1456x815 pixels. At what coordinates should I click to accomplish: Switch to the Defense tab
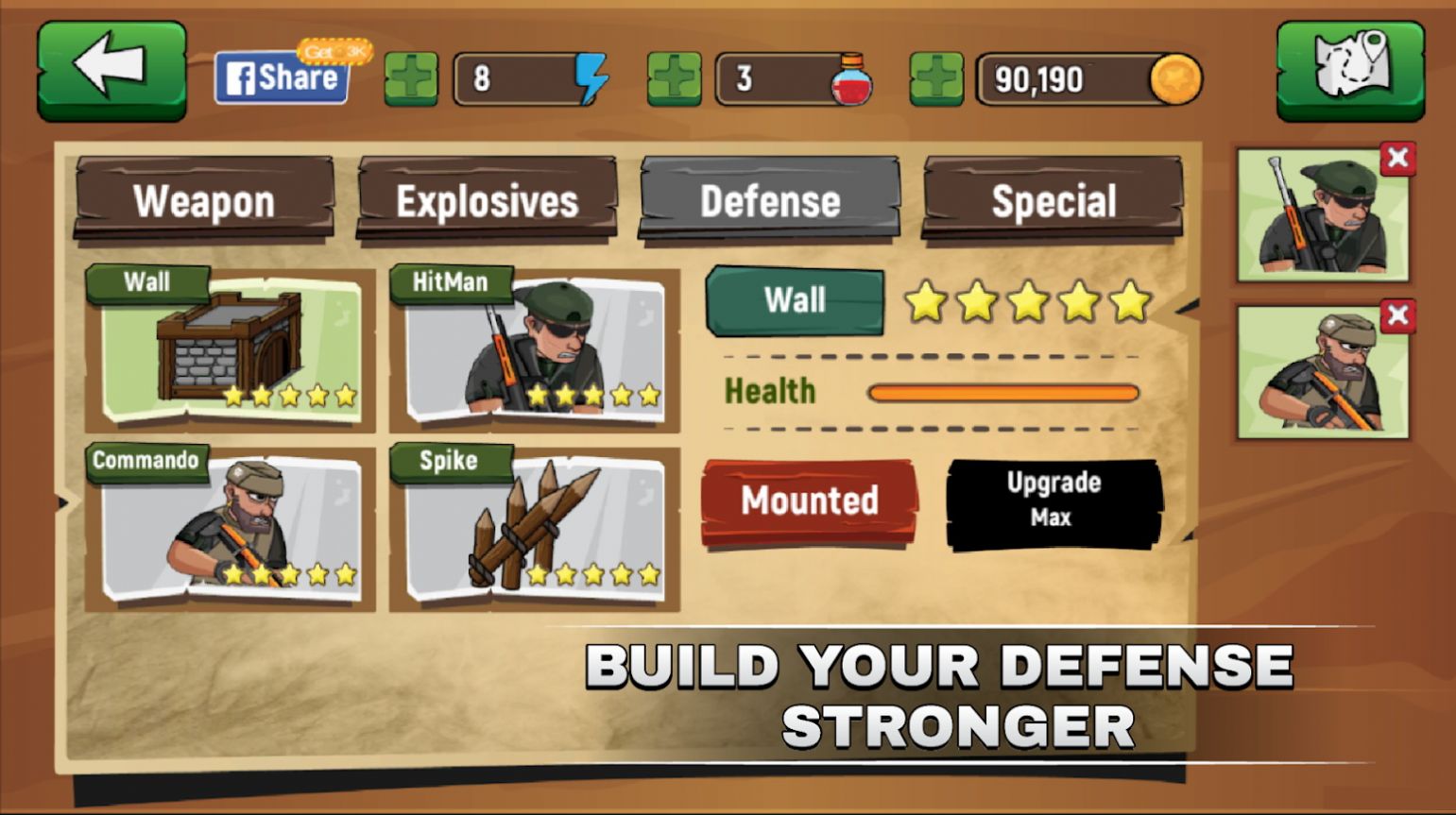769,200
